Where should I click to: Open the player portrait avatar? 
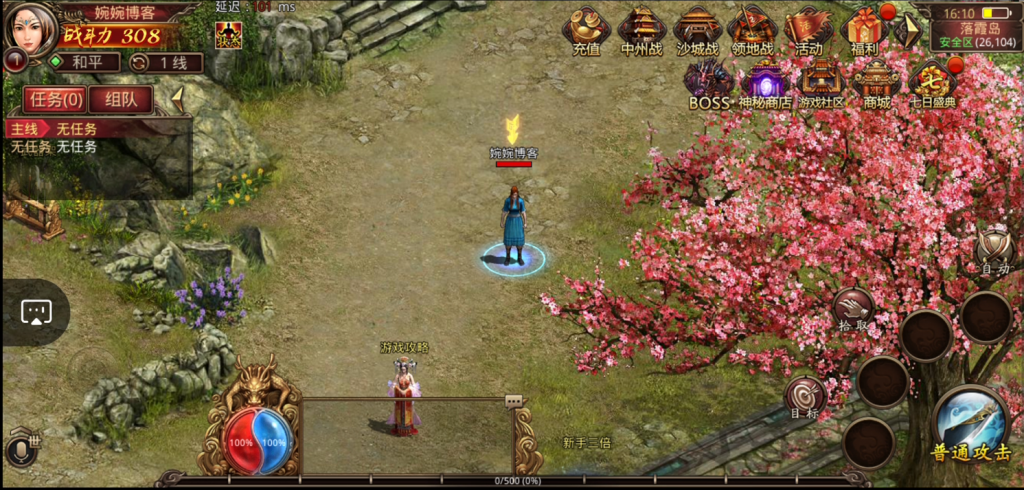[x=31, y=28]
